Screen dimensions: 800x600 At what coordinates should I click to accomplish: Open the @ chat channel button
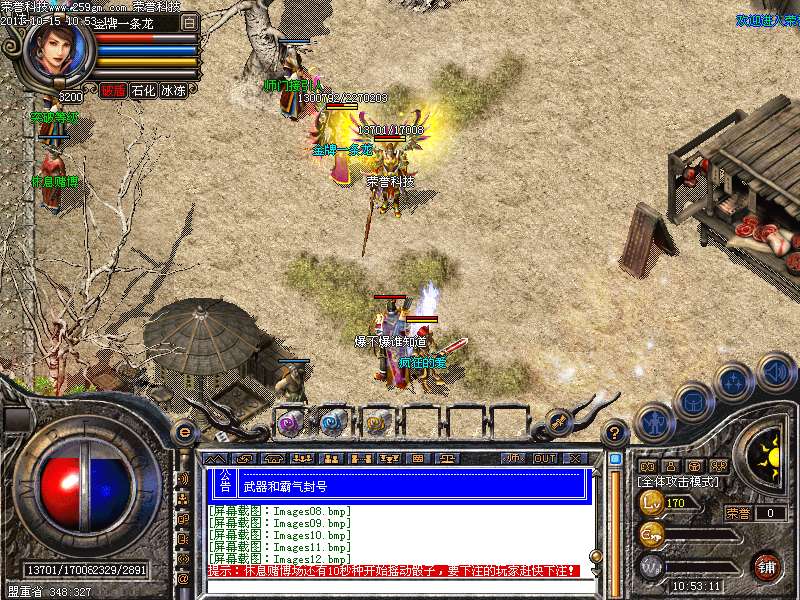pos(183,579)
